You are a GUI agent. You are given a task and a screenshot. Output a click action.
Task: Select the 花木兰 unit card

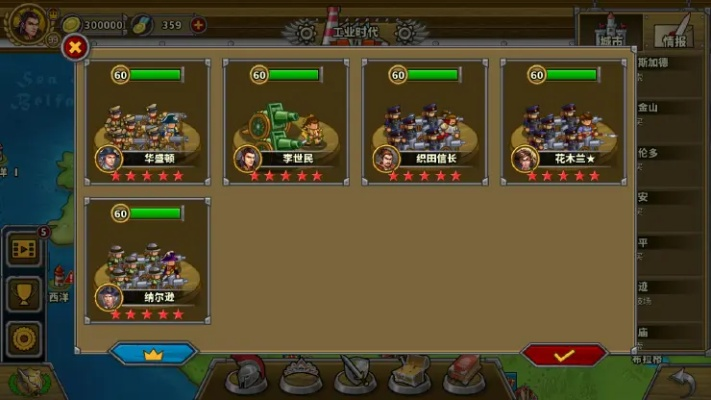[563, 121]
